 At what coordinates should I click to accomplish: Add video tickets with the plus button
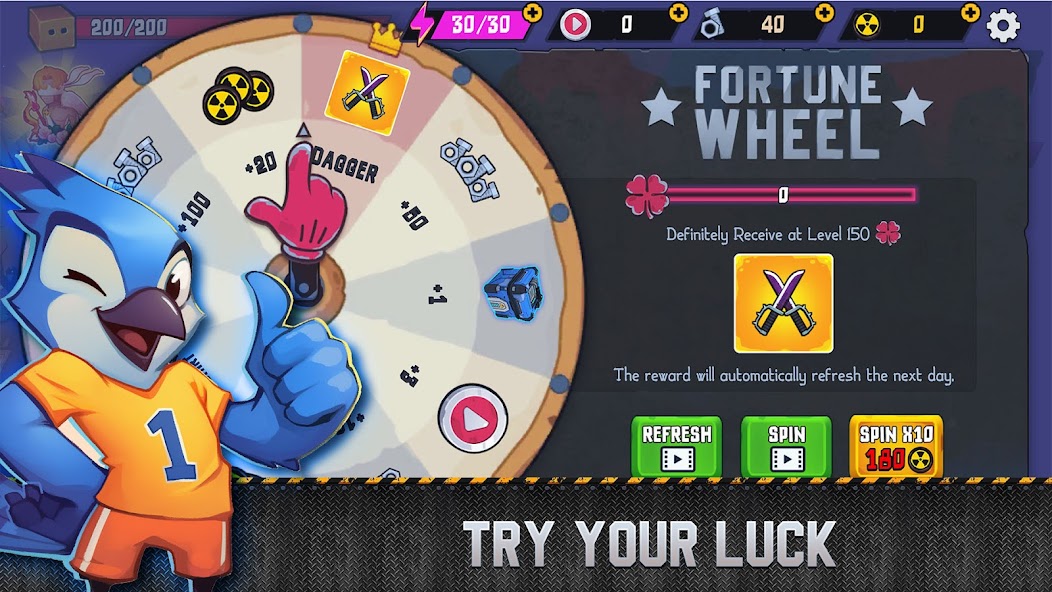pos(679,13)
